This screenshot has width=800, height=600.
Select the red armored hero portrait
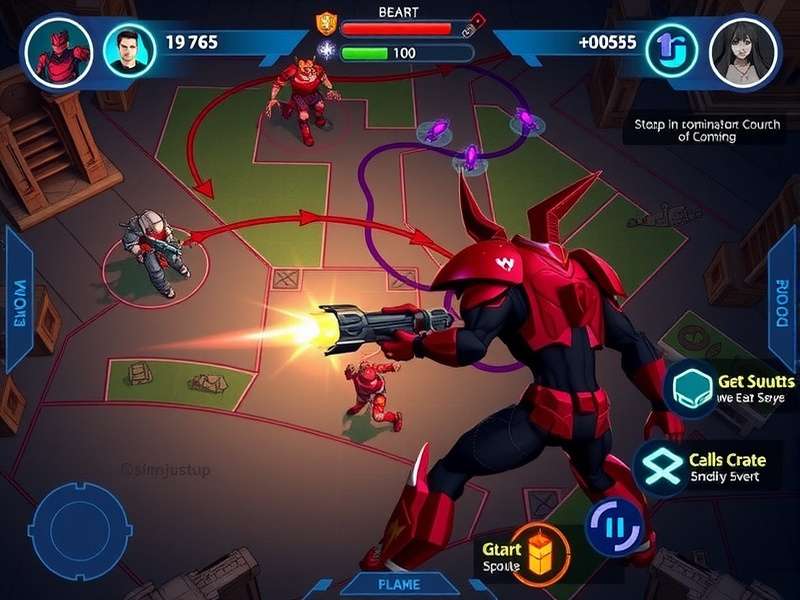(50, 49)
